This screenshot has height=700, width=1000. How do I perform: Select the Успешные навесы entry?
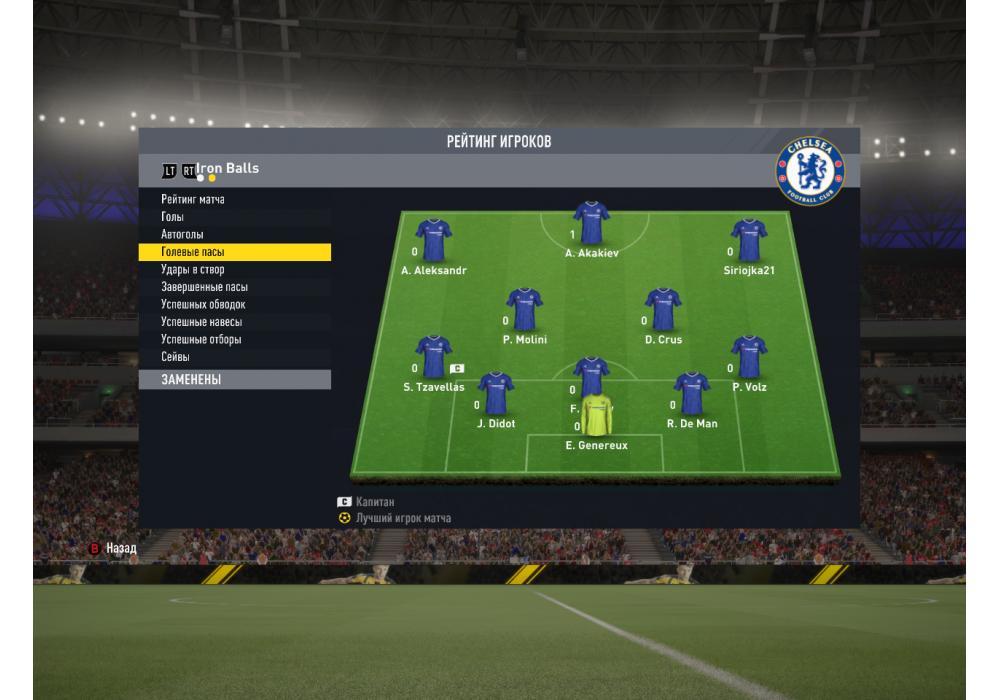pos(201,322)
